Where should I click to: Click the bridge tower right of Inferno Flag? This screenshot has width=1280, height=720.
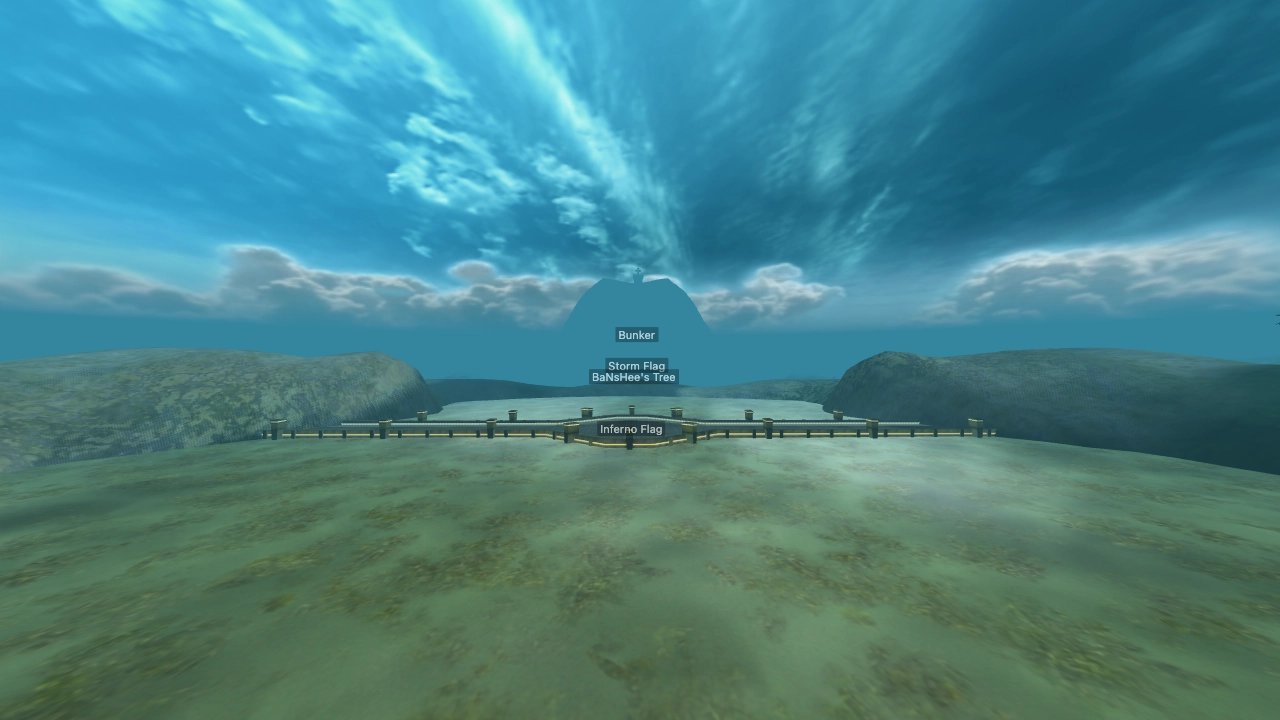tap(676, 414)
